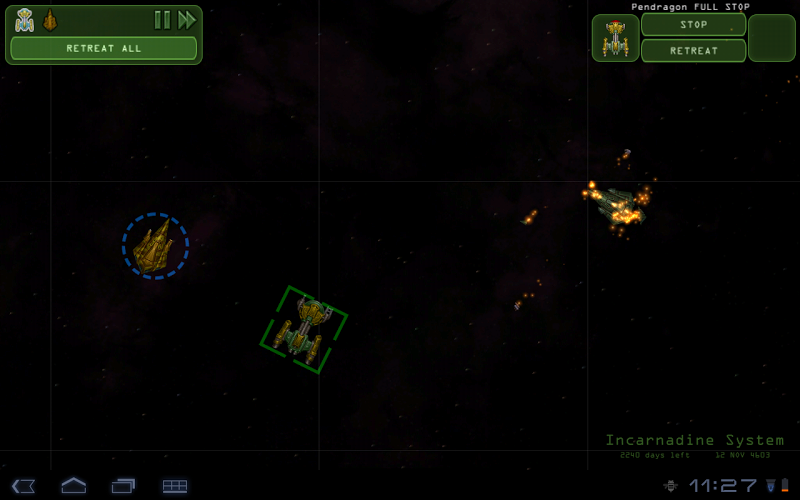Select the green-bracketed Pendragon ship unit
The image size is (800, 500).
pos(304,329)
